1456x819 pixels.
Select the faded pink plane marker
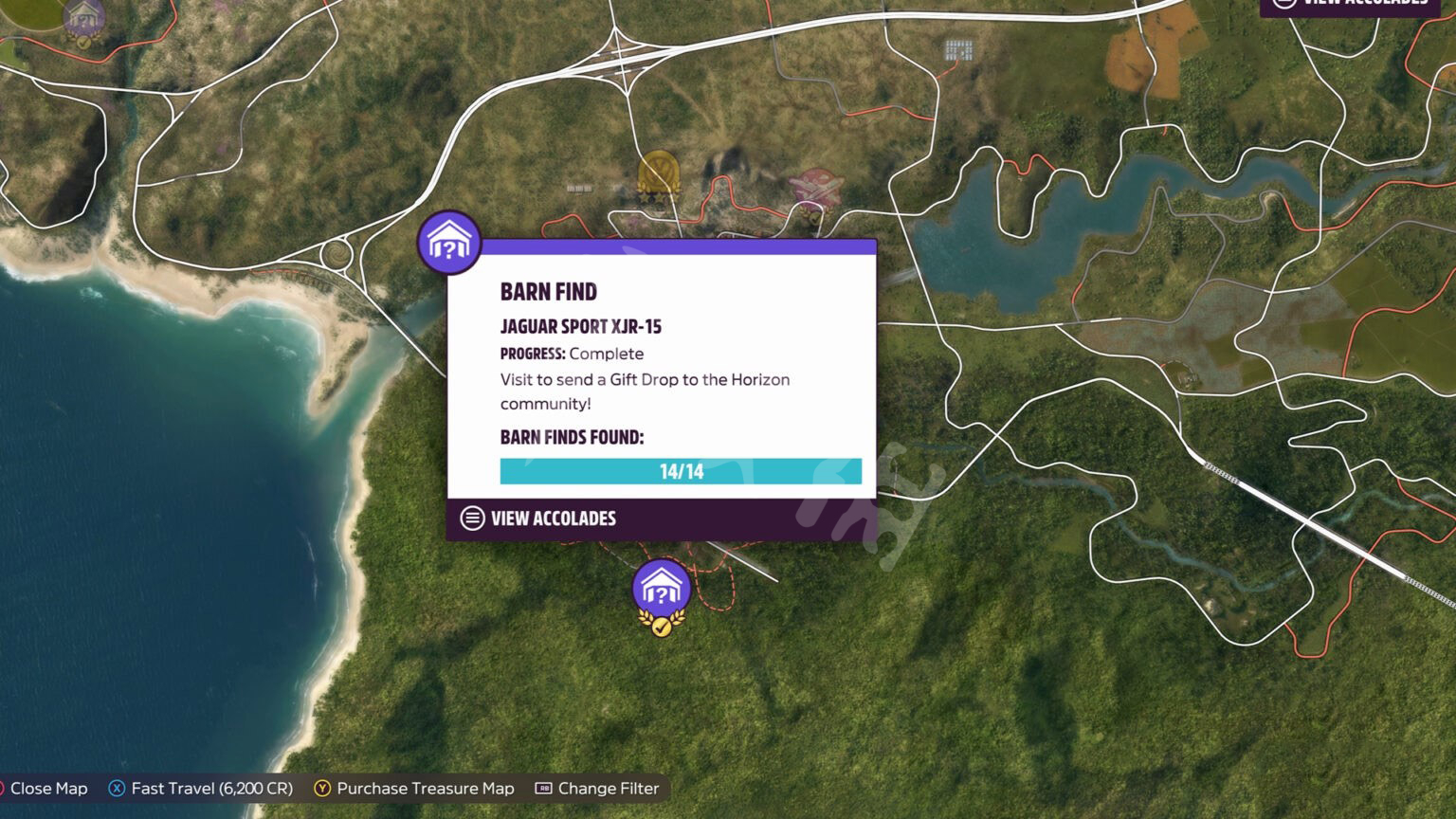(816, 187)
